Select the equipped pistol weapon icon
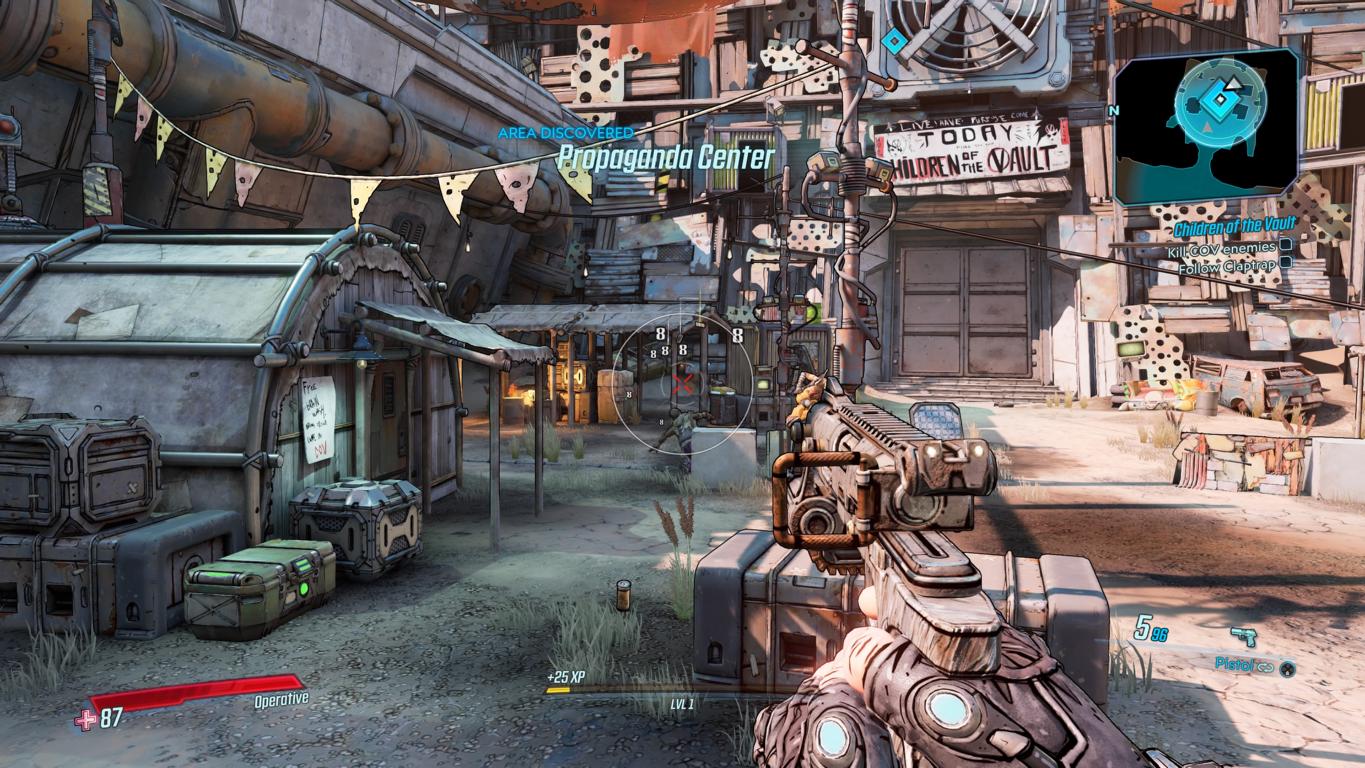This screenshot has height=768, width=1365. pos(1244,636)
